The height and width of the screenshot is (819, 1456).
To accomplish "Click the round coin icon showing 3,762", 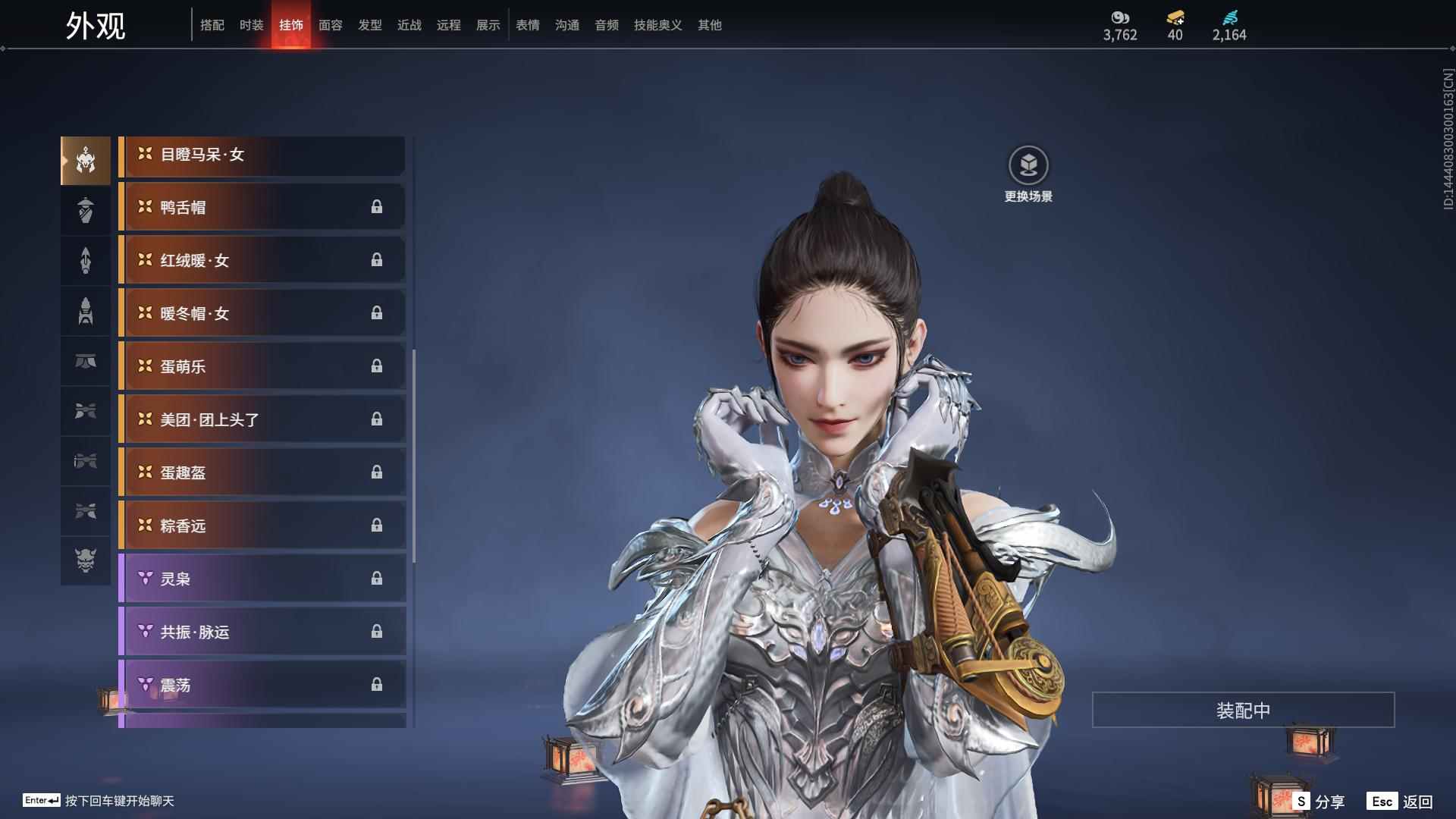I will pyautogui.click(x=1122, y=16).
